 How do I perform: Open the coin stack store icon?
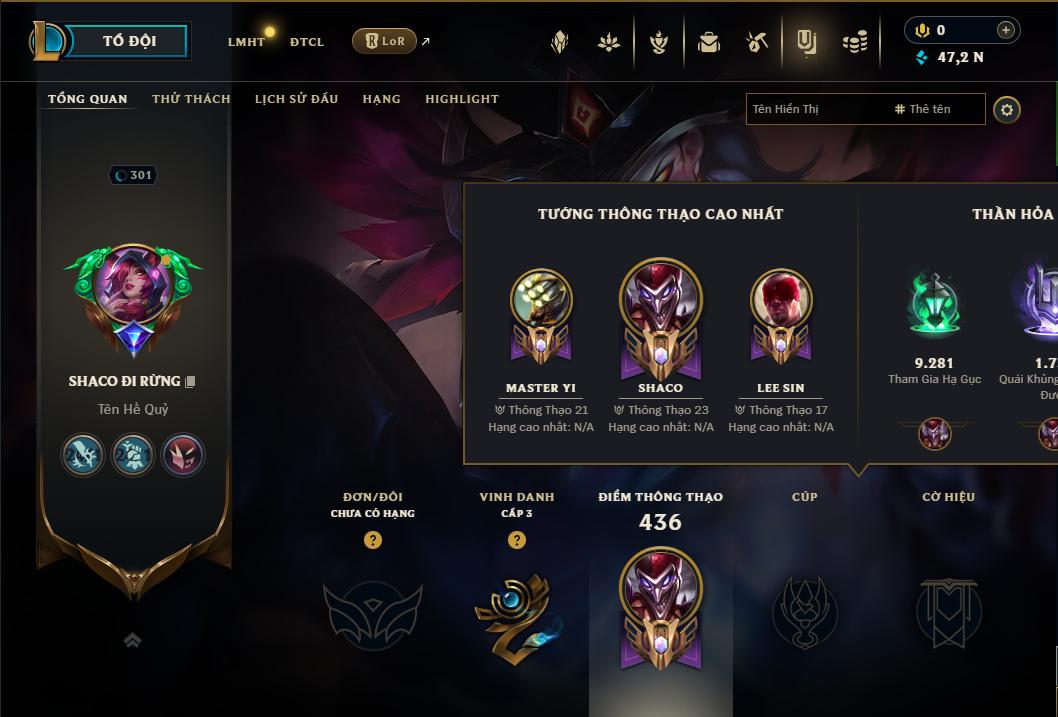854,42
